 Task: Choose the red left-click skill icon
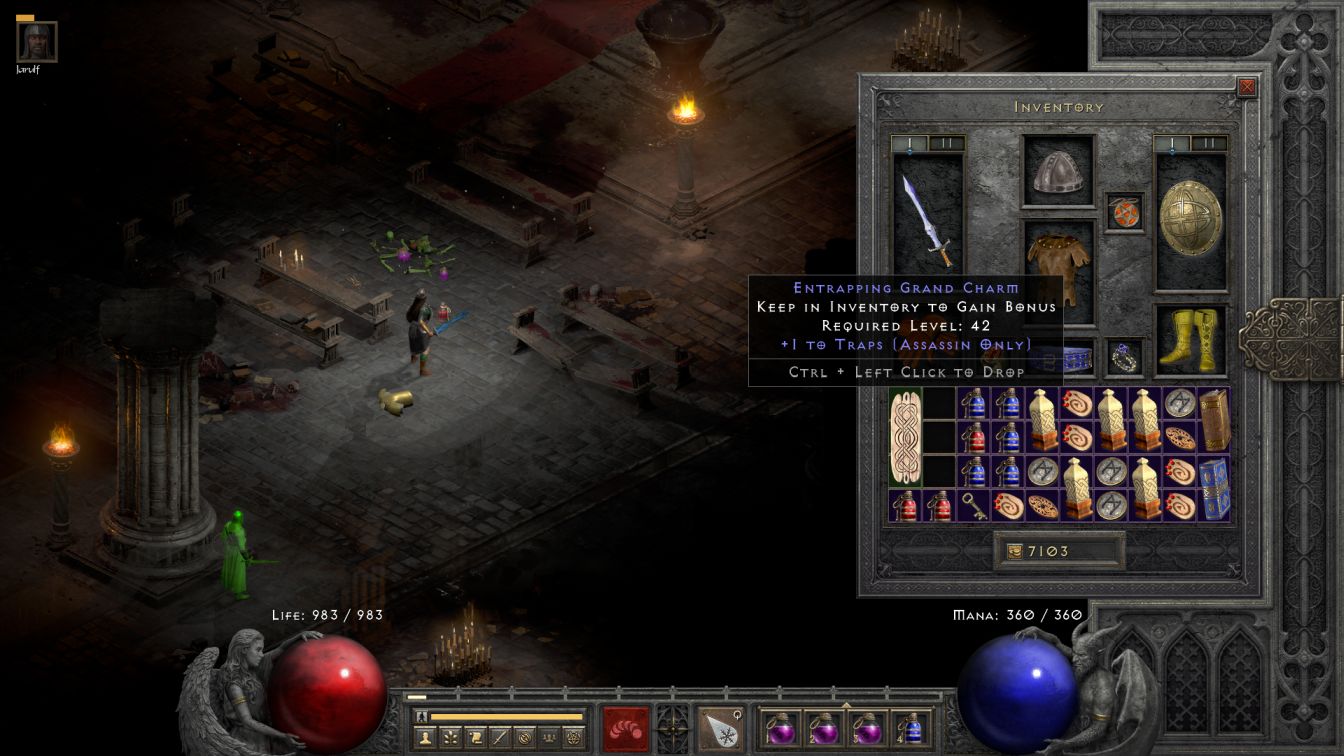tap(626, 728)
